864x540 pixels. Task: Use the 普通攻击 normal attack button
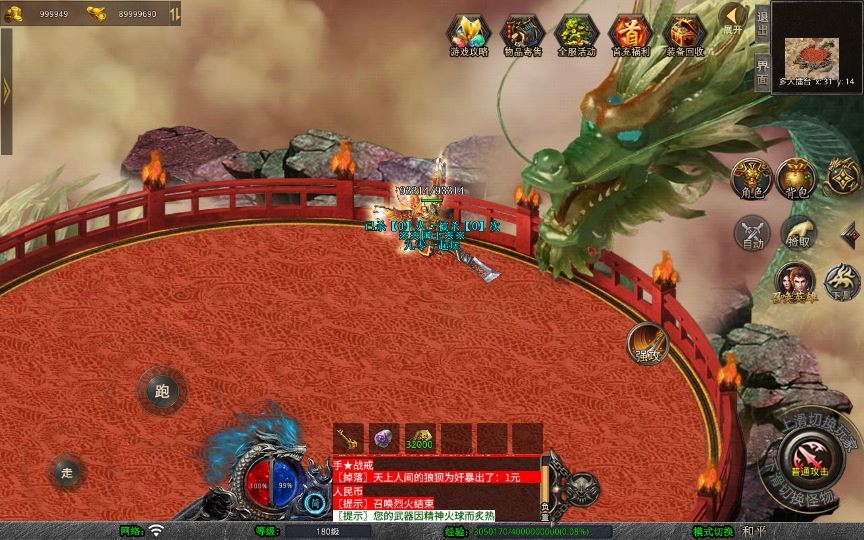804,457
